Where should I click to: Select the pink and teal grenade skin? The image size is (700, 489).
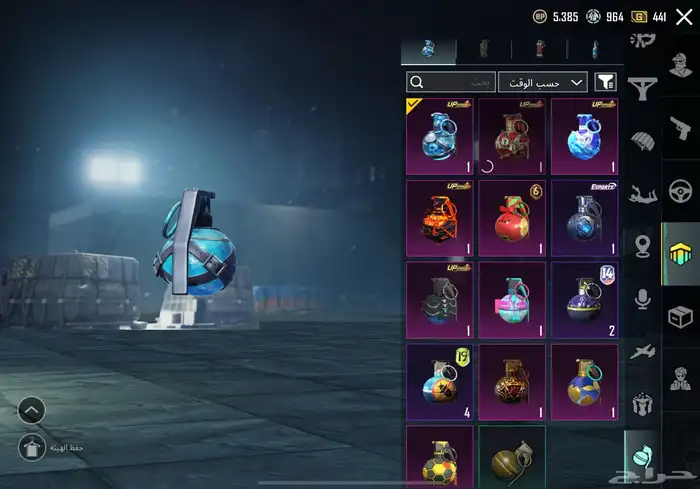pos(512,300)
